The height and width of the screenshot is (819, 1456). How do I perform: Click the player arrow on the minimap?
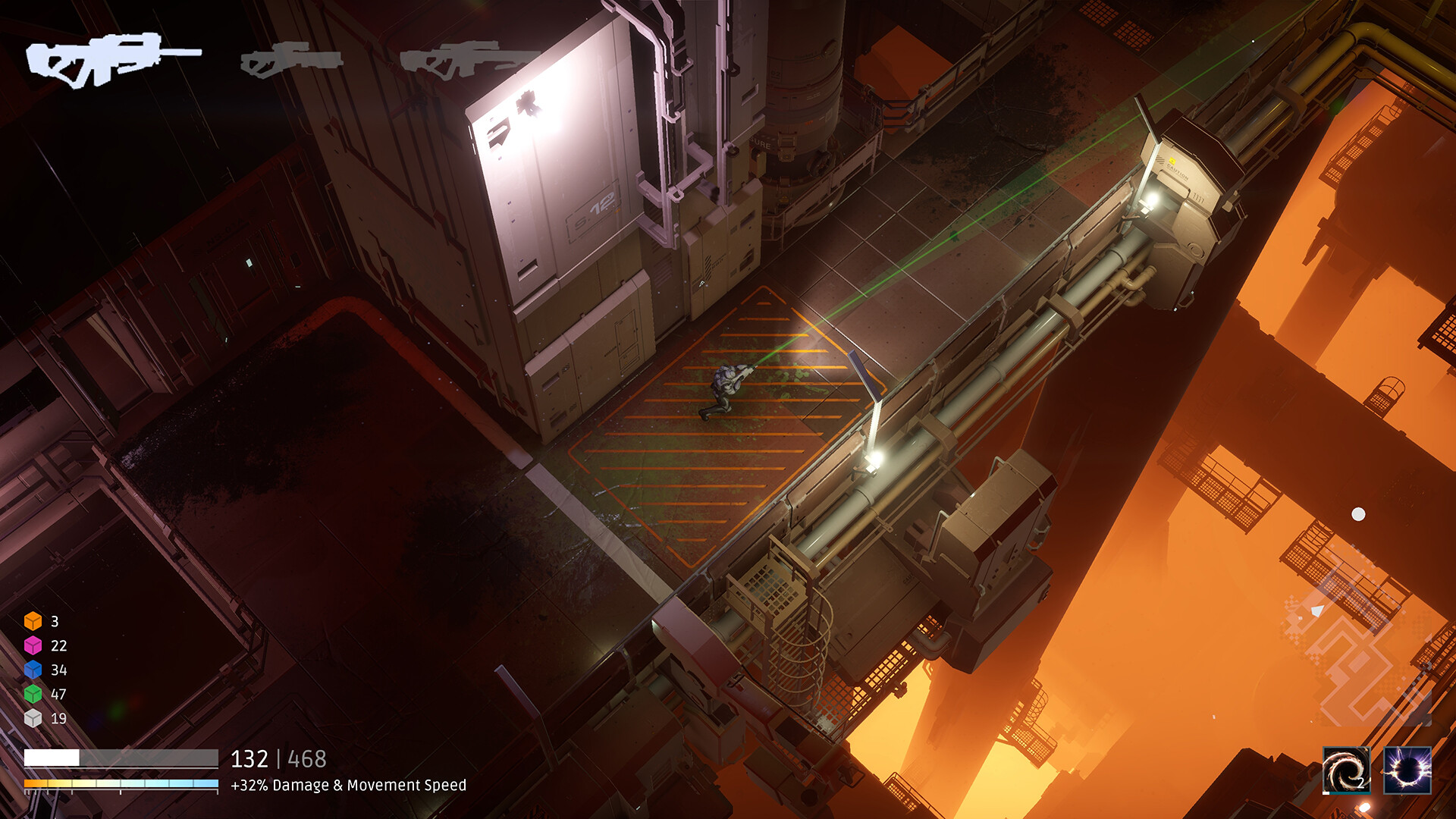[1317, 611]
